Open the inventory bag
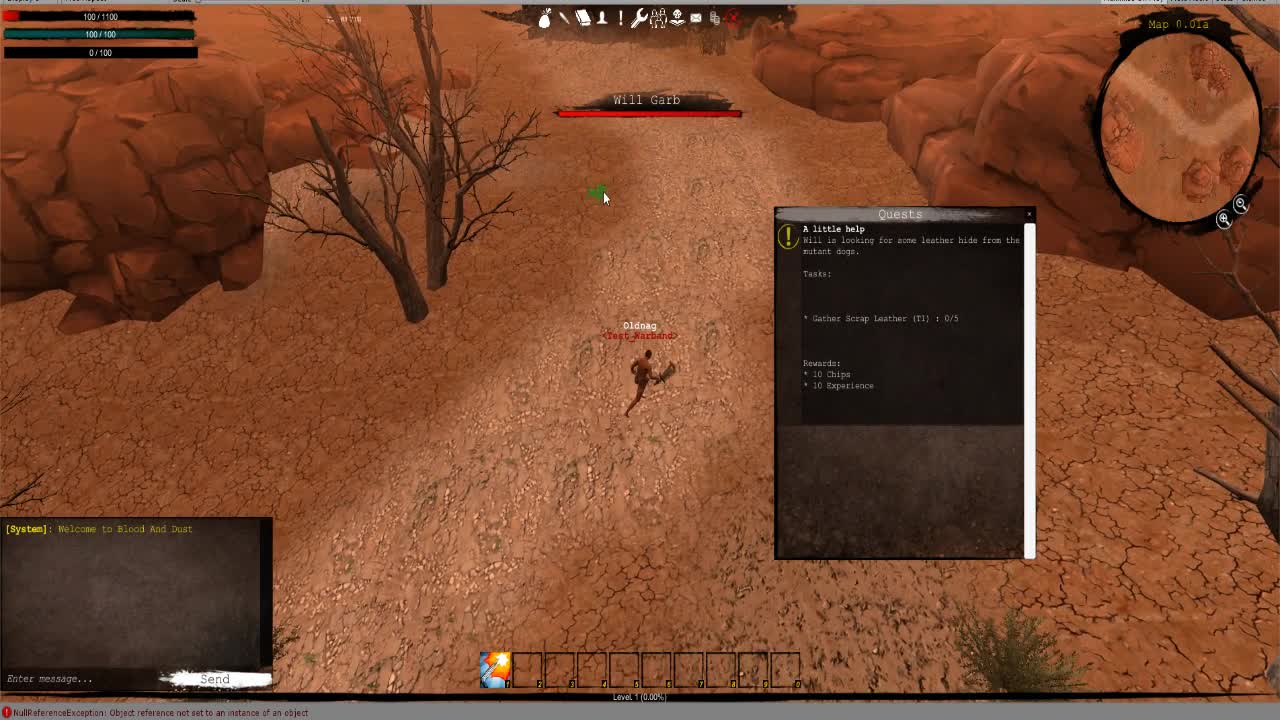 [x=545, y=17]
